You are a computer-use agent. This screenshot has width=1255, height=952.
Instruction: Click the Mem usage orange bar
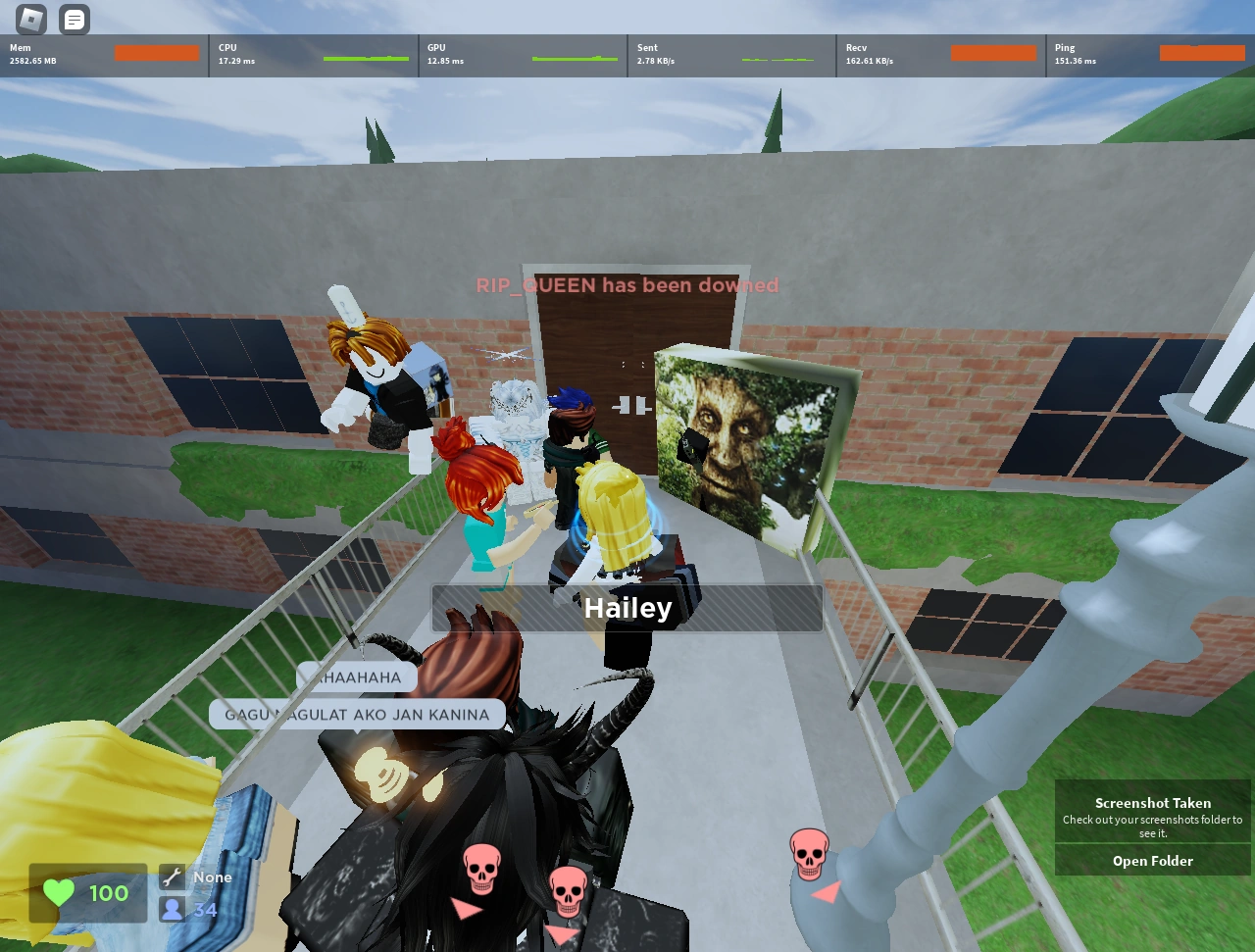pos(157,54)
